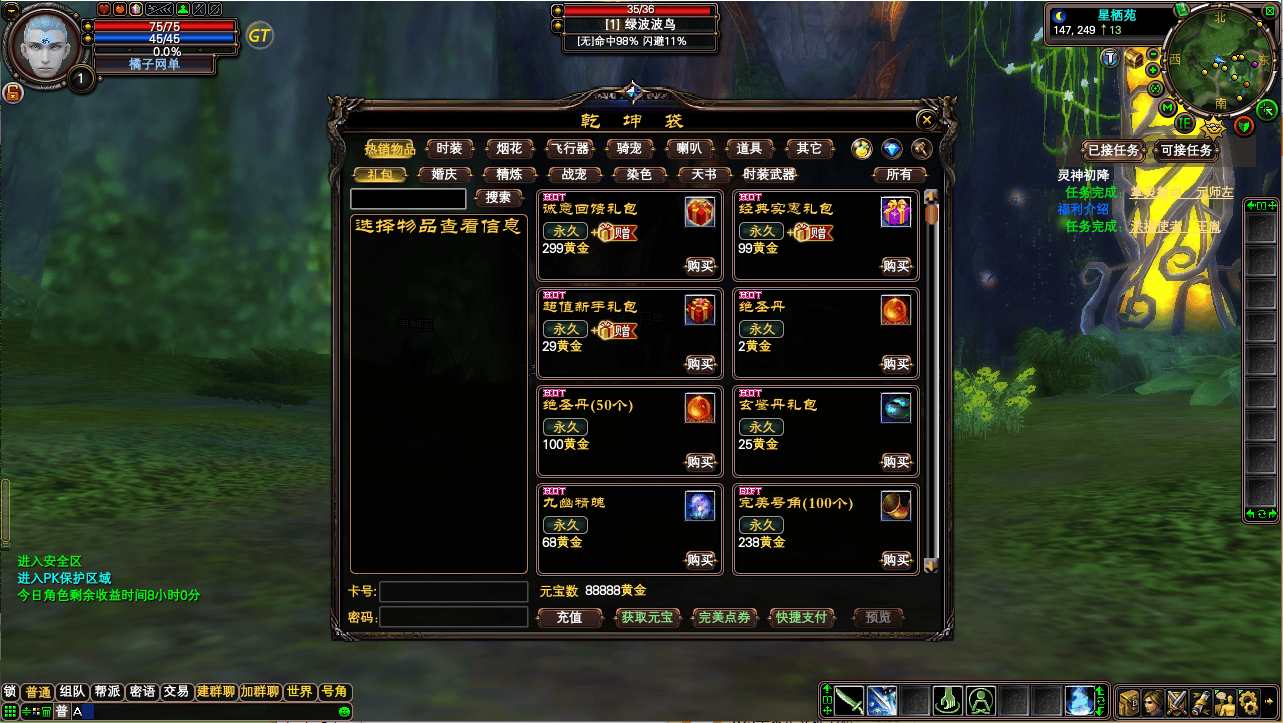
Task: Buy the 经典实惠礼包 for 99 gold
Action: [896, 266]
